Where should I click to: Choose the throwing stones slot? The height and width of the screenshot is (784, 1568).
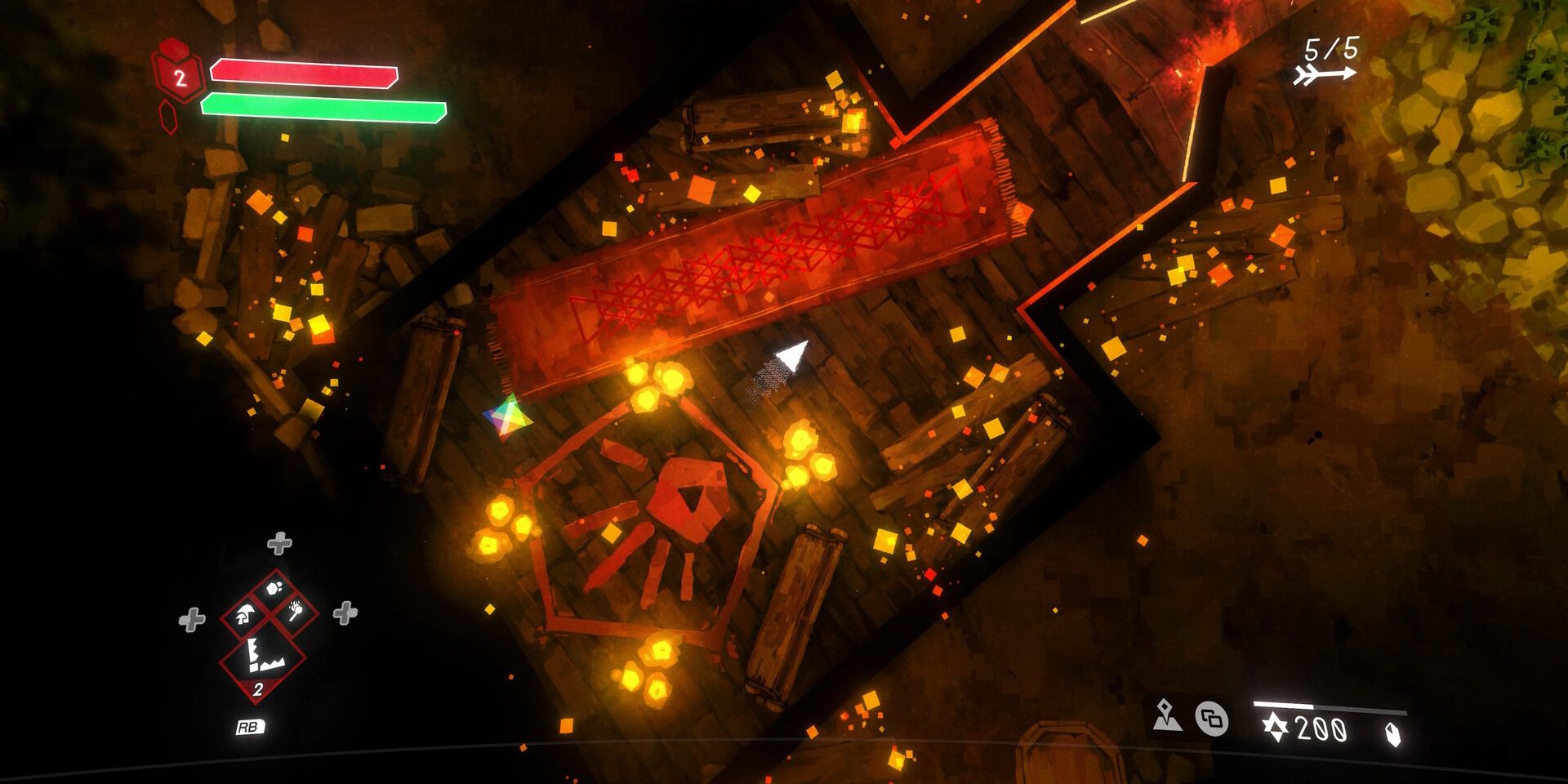click(276, 587)
